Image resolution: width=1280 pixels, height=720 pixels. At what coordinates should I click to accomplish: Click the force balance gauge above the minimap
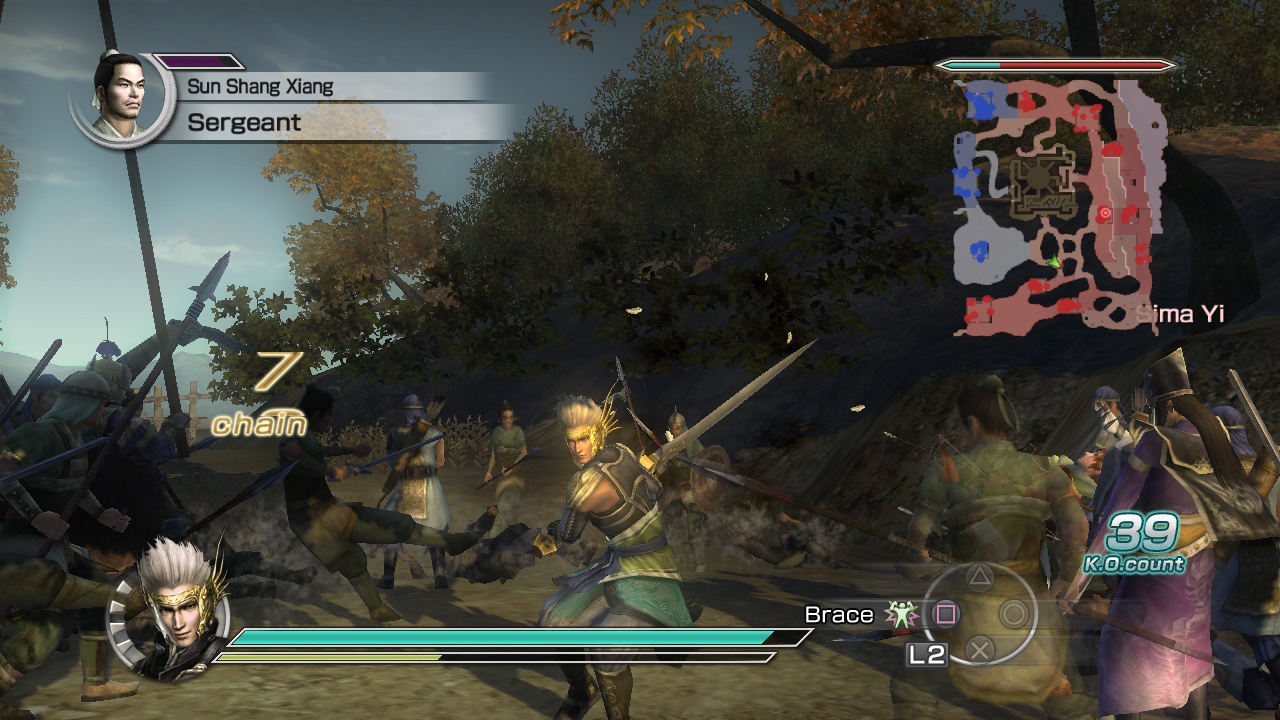point(1054,65)
